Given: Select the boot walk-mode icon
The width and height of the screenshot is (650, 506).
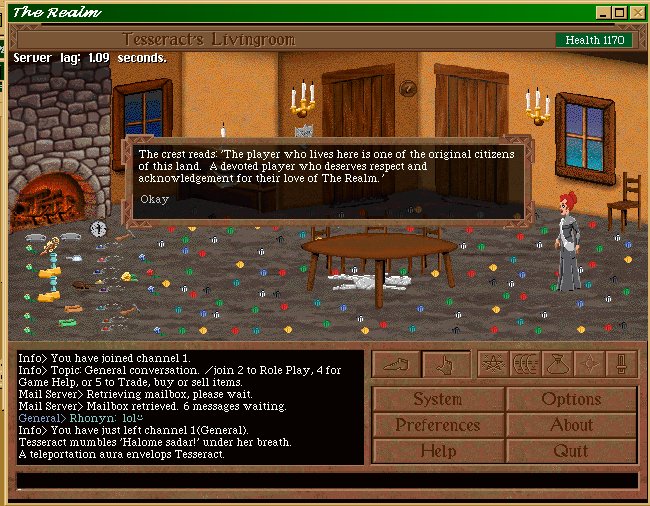Looking at the screenshot, I should pyautogui.click(x=397, y=364).
